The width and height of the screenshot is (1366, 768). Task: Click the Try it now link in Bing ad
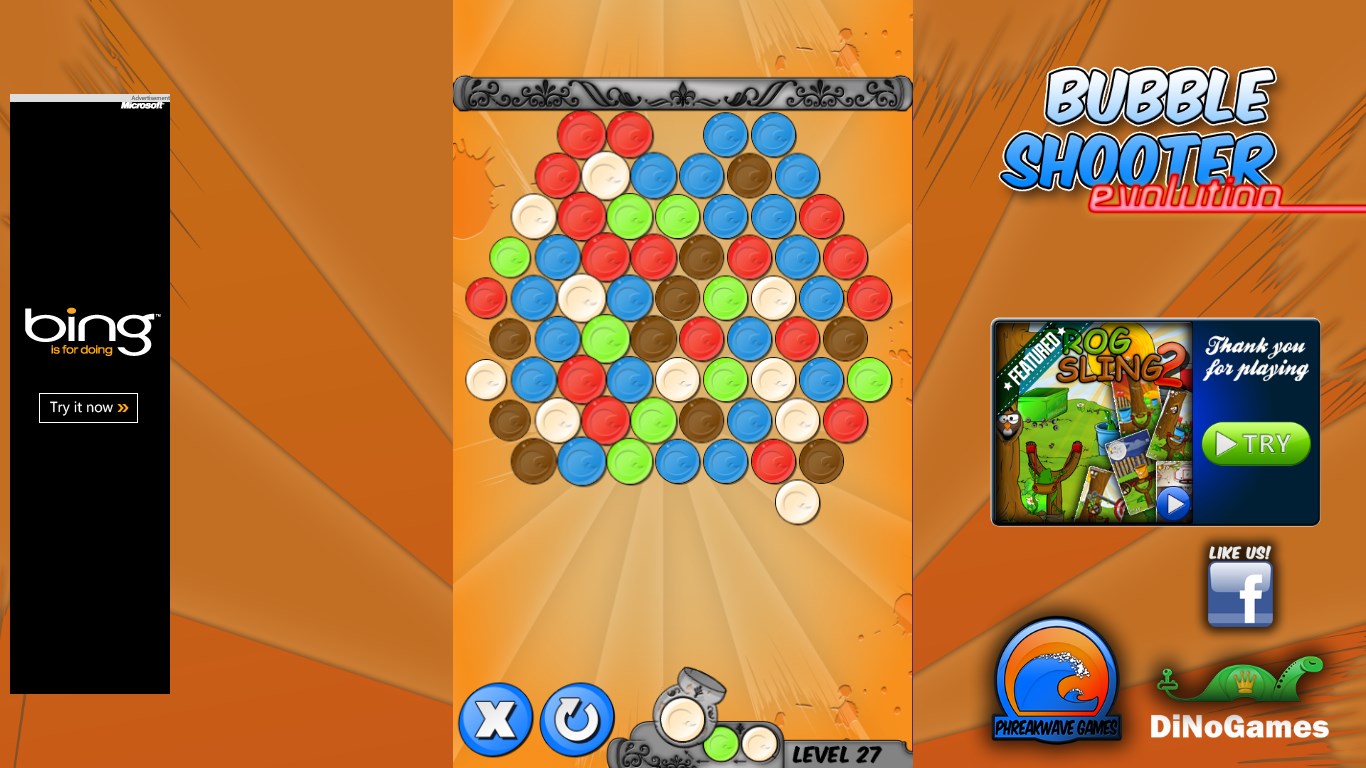point(88,408)
